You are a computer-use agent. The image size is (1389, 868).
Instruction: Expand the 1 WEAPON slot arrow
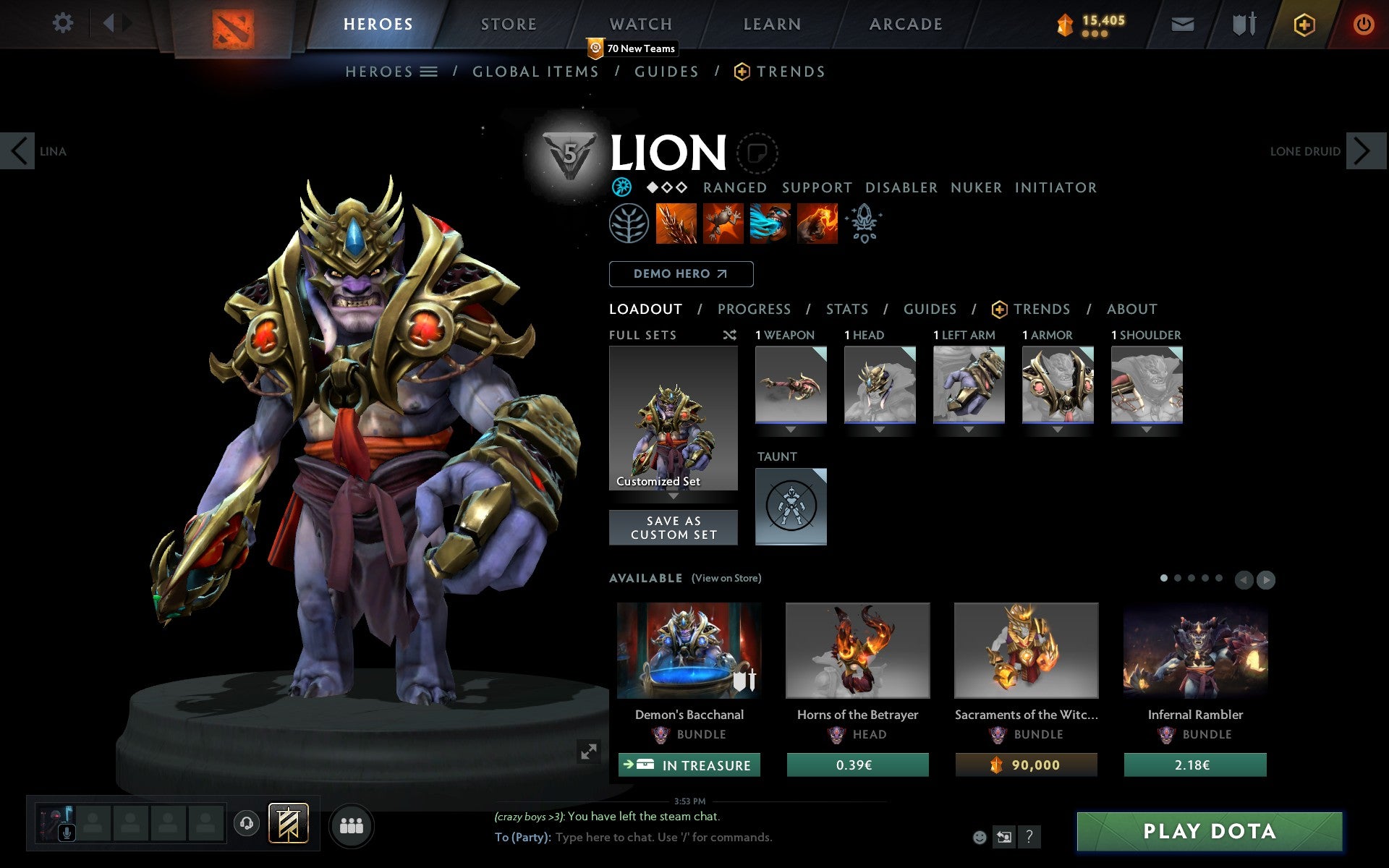point(790,428)
